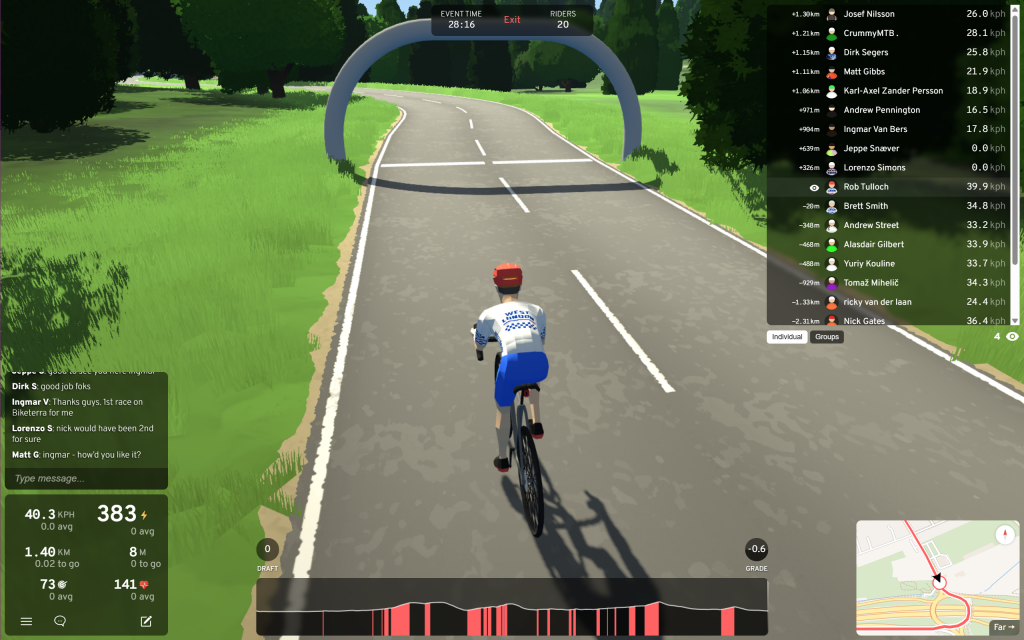Open the hamburger menu in stats panel

coord(27,621)
